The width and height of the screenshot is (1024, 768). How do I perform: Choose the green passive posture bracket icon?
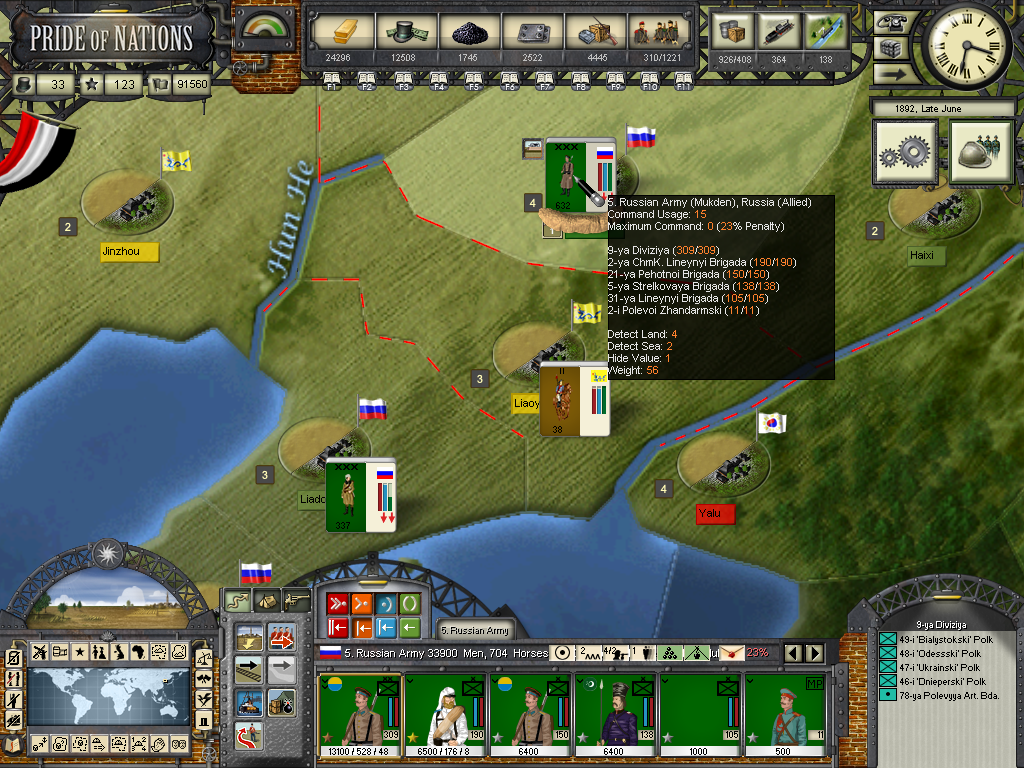click(x=410, y=603)
